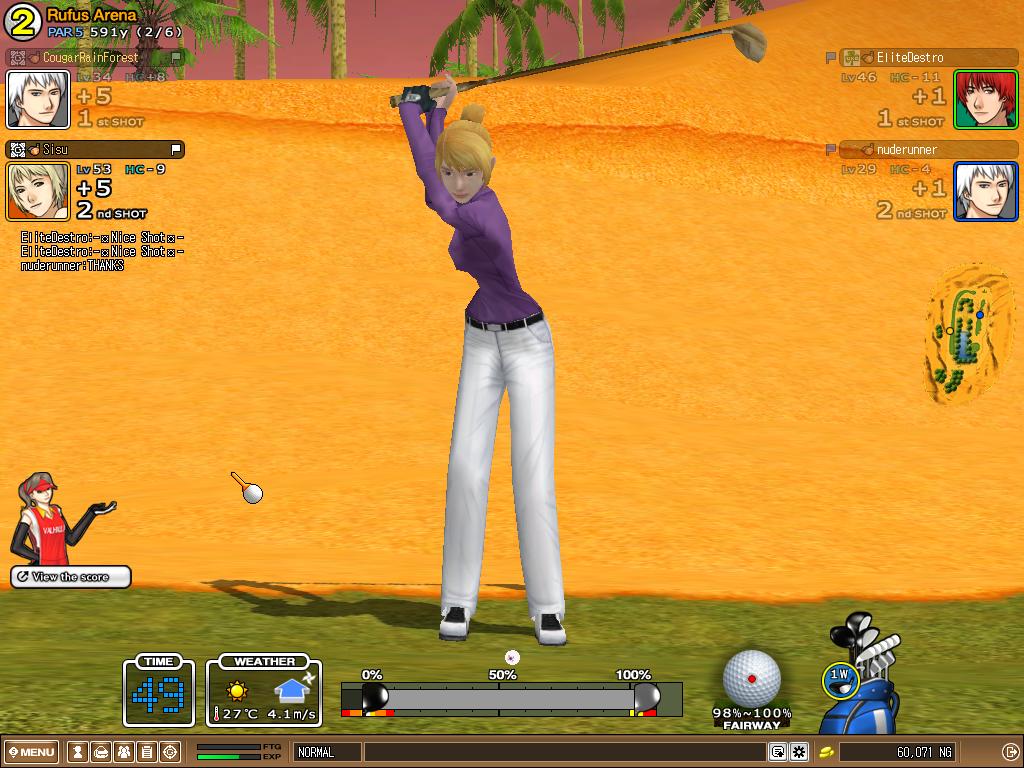The height and width of the screenshot is (768, 1024).
Task: Select CougarRainForest's player portrait
Action: (x=38, y=99)
